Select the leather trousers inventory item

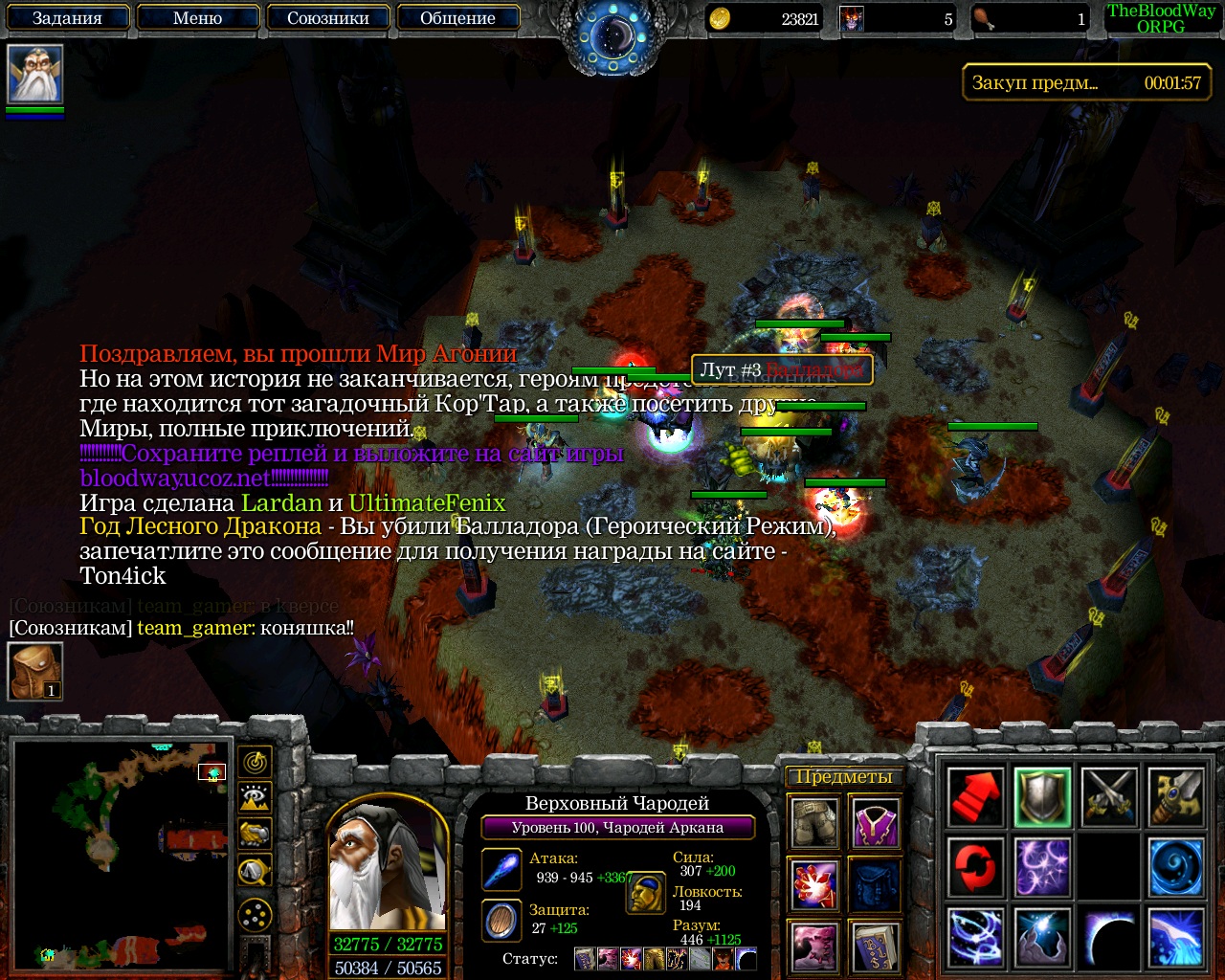point(814,822)
